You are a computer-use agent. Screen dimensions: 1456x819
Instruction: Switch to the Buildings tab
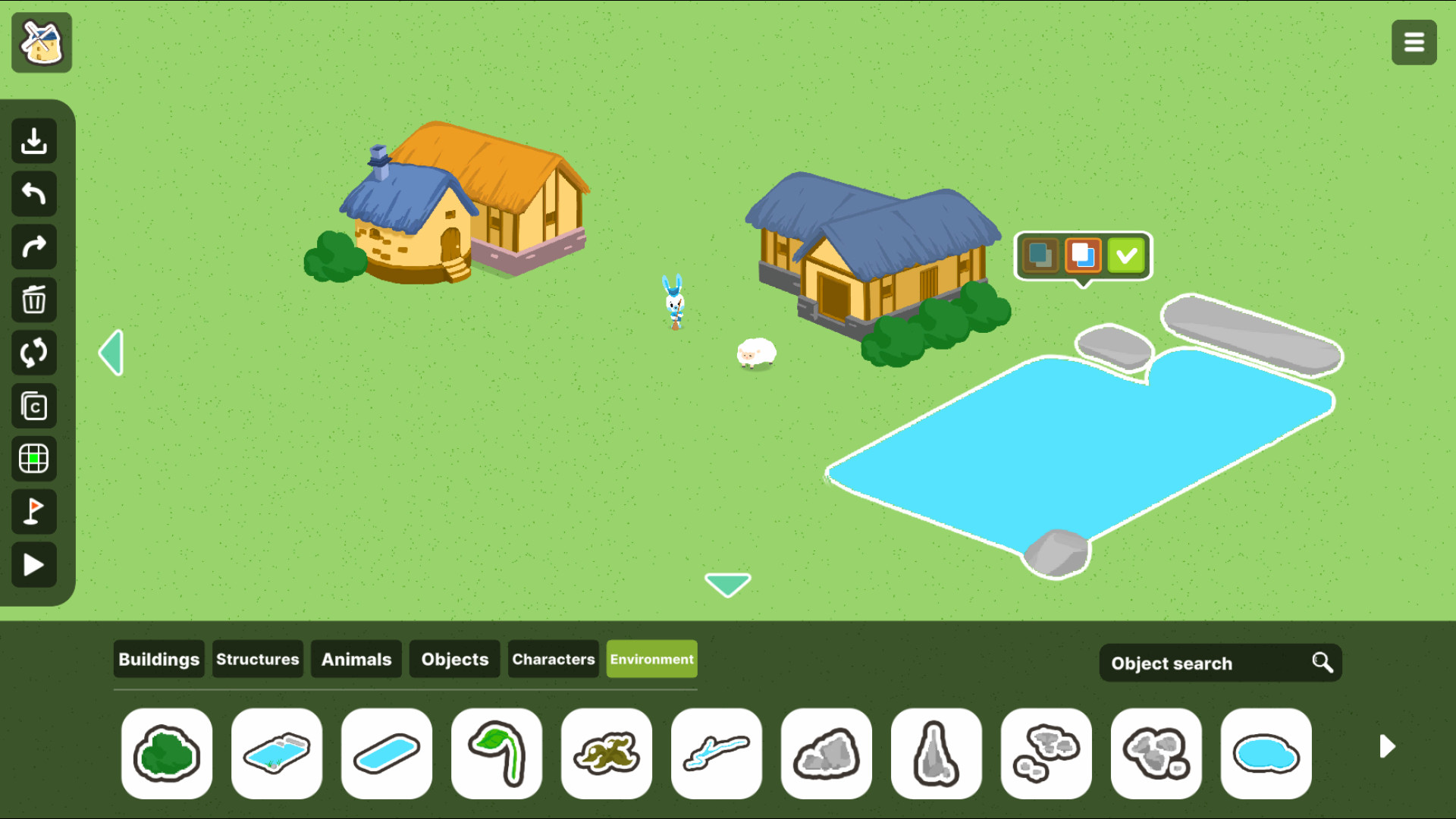(158, 659)
